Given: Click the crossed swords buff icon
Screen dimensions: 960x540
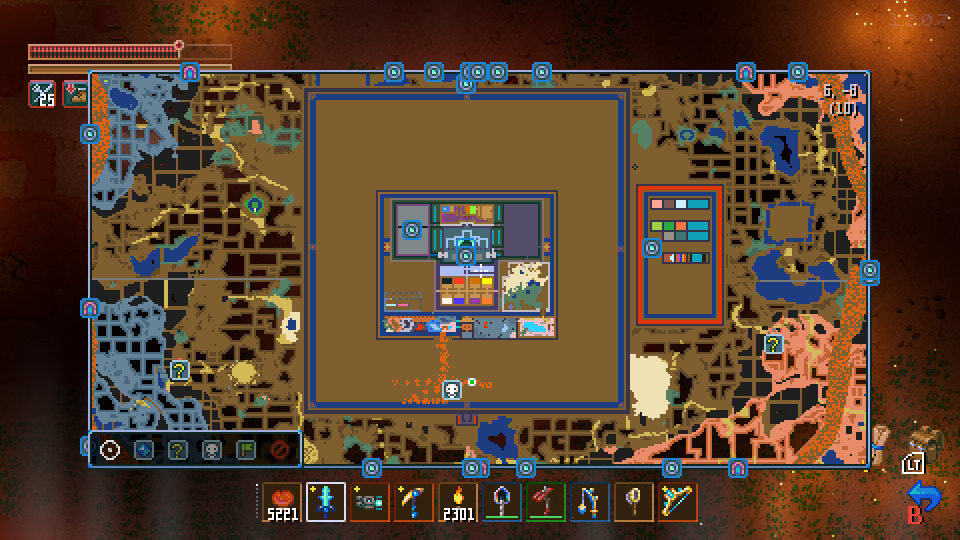Looking at the screenshot, I should pyautogui.click(x=42, y=94).
